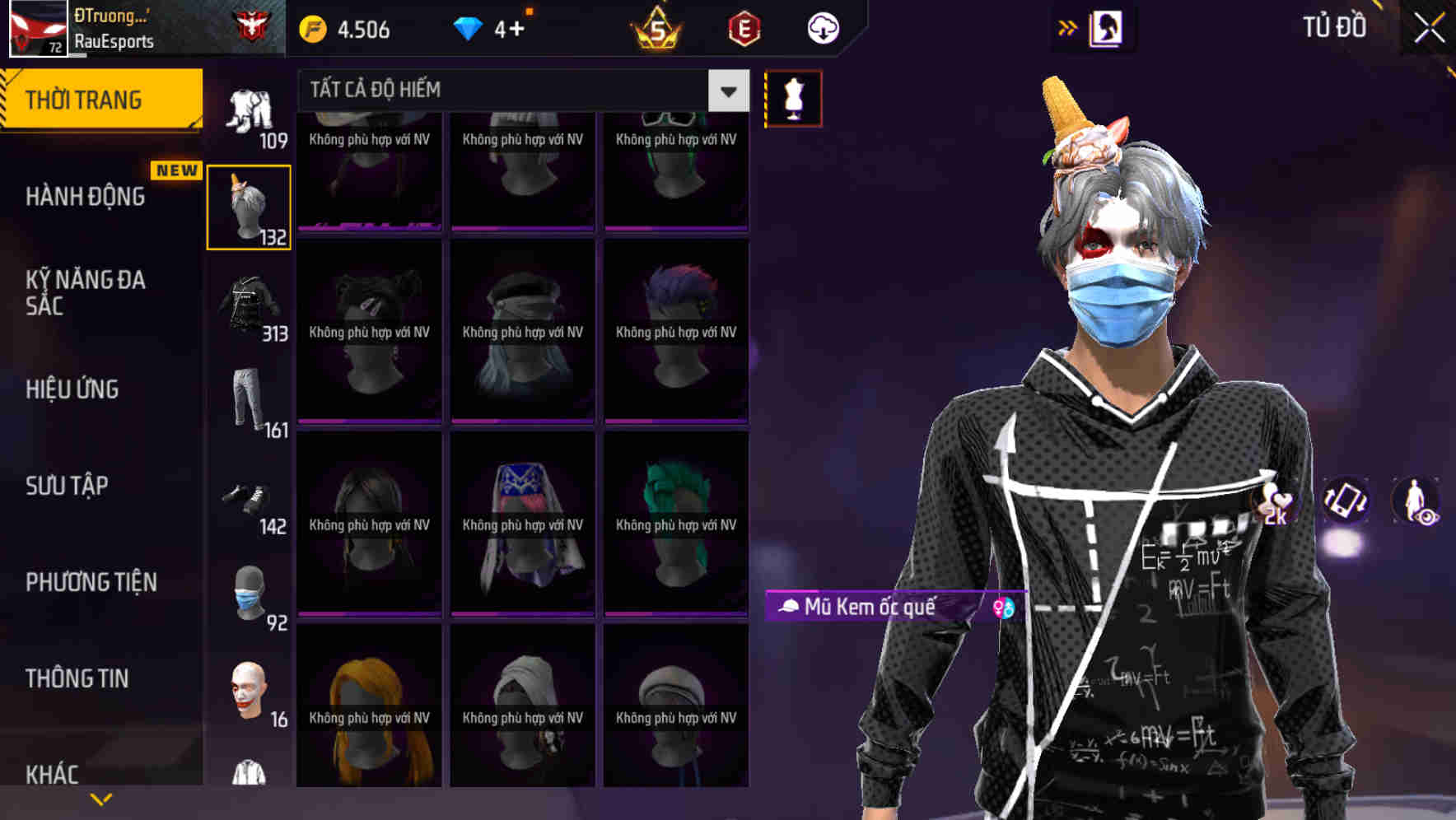The height and width of the screenshot is (820, 1456).
Task: Expand the sidebar with the bottom chevron
Action: pos(100,799)
